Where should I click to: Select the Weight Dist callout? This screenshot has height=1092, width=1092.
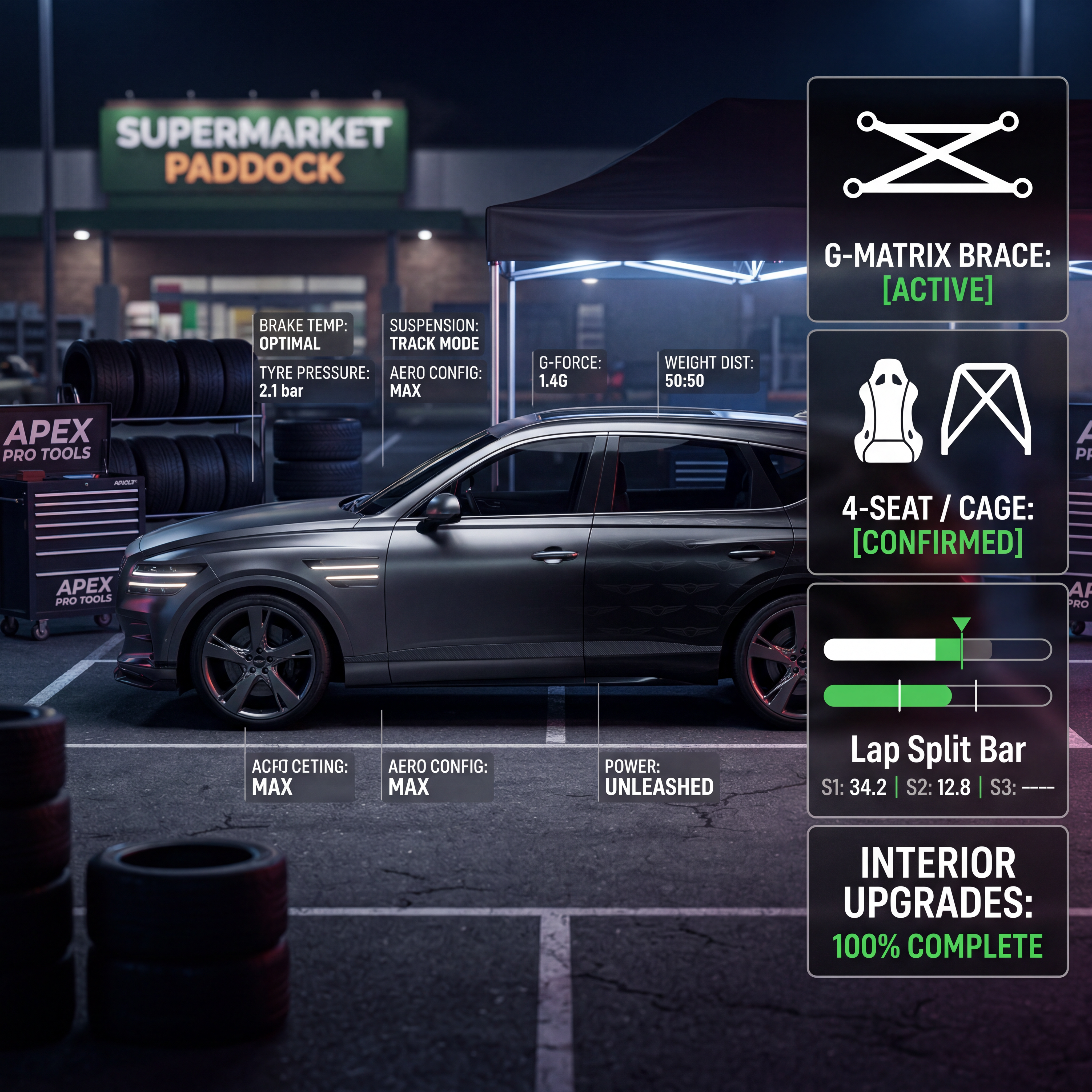pos(708,371)
